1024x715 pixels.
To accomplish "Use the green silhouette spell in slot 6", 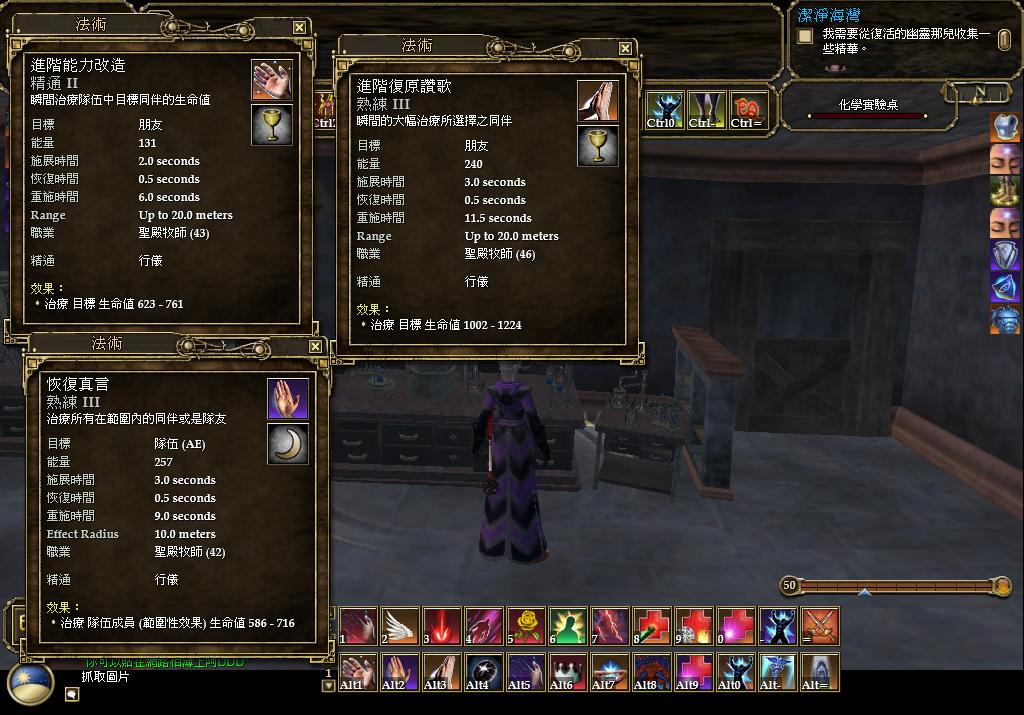I will (567, 626).
